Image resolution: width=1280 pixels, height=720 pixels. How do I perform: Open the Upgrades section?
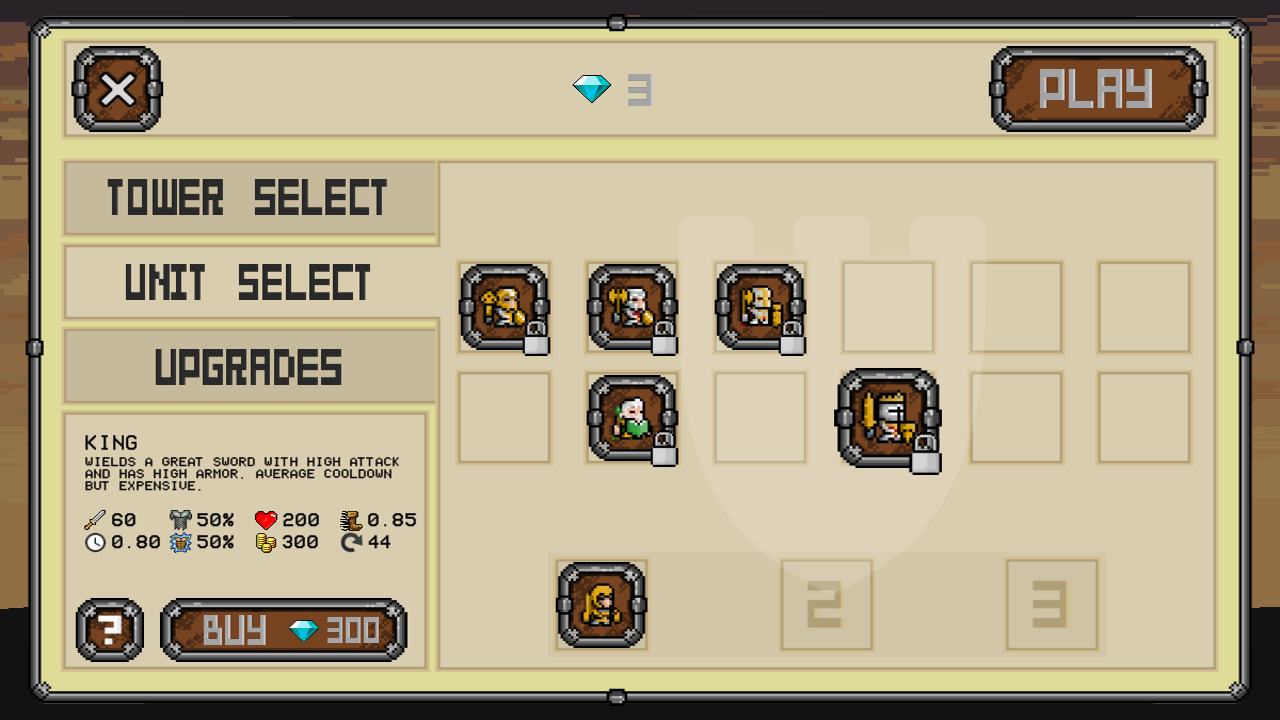pyautogui.click(x=250, y=365)
